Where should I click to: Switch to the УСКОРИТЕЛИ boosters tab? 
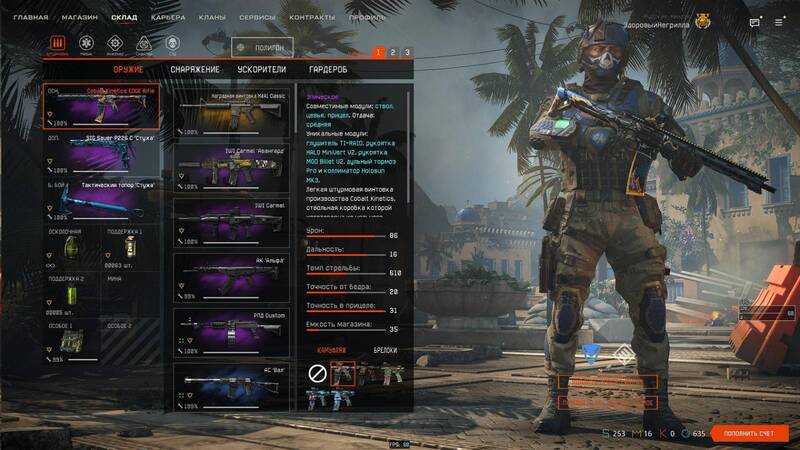click(x=261, y=69)
